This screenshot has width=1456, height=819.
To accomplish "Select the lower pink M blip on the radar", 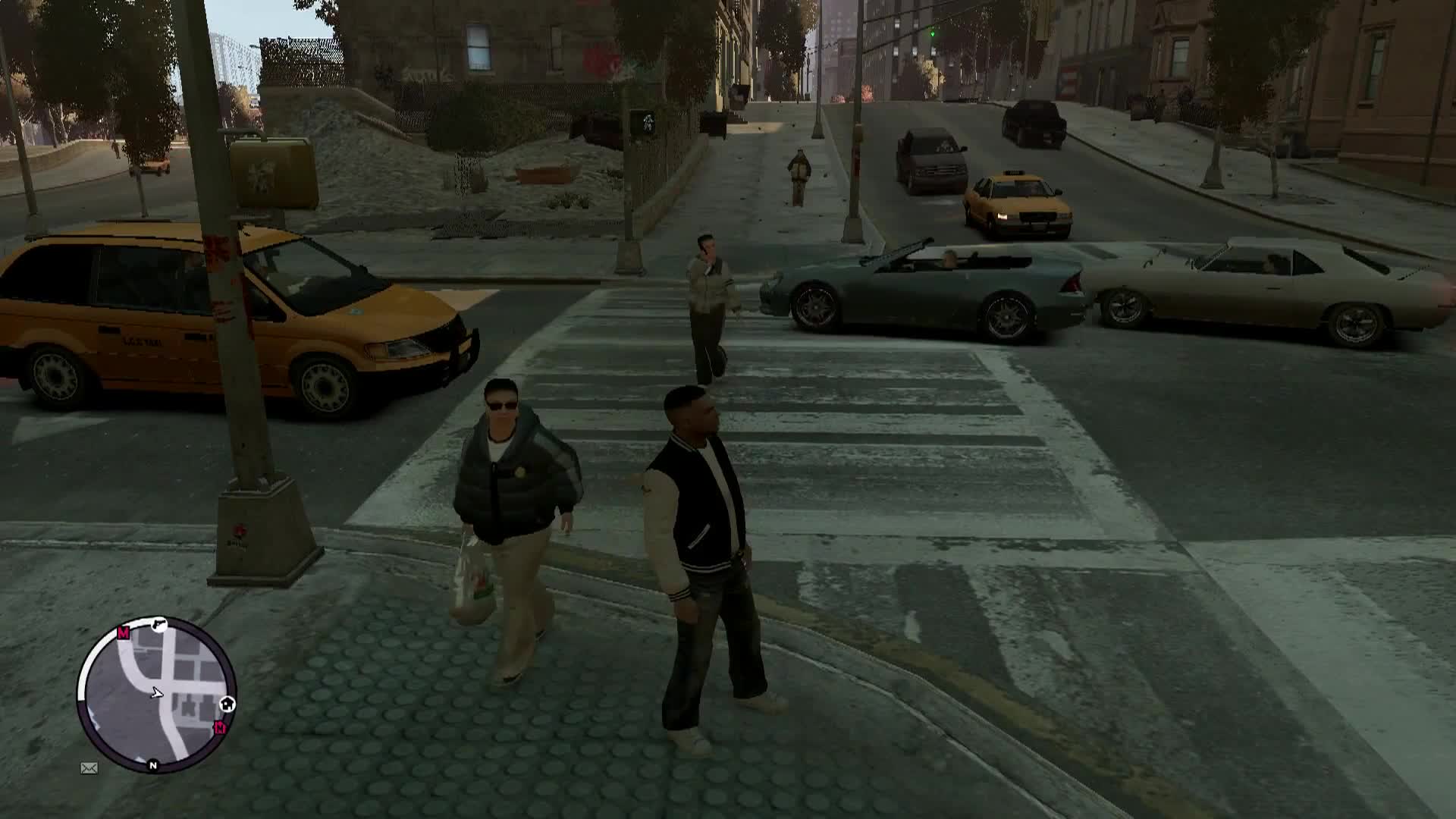I will pos(221,727).
